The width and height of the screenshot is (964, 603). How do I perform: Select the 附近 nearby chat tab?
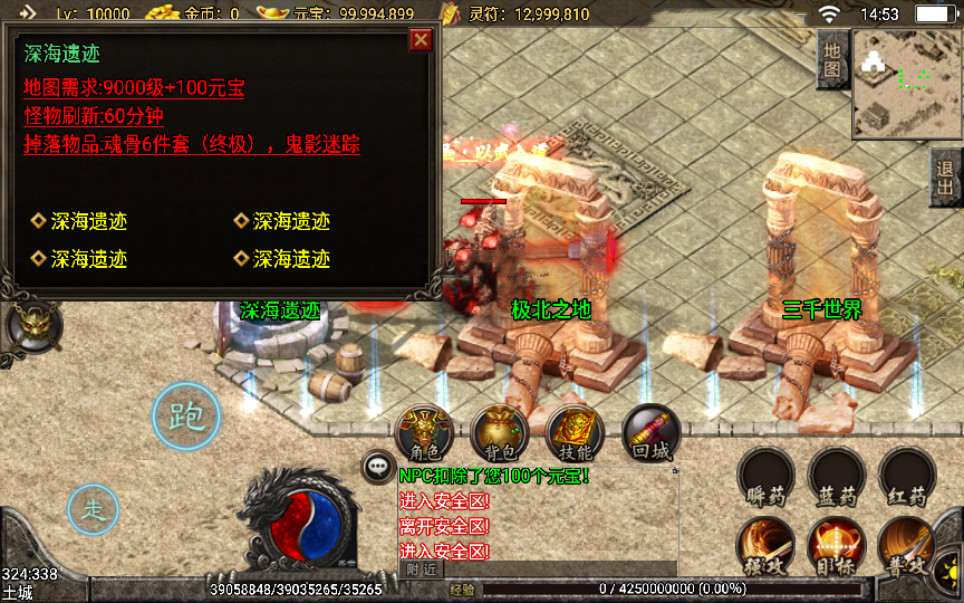click(422, 568)
